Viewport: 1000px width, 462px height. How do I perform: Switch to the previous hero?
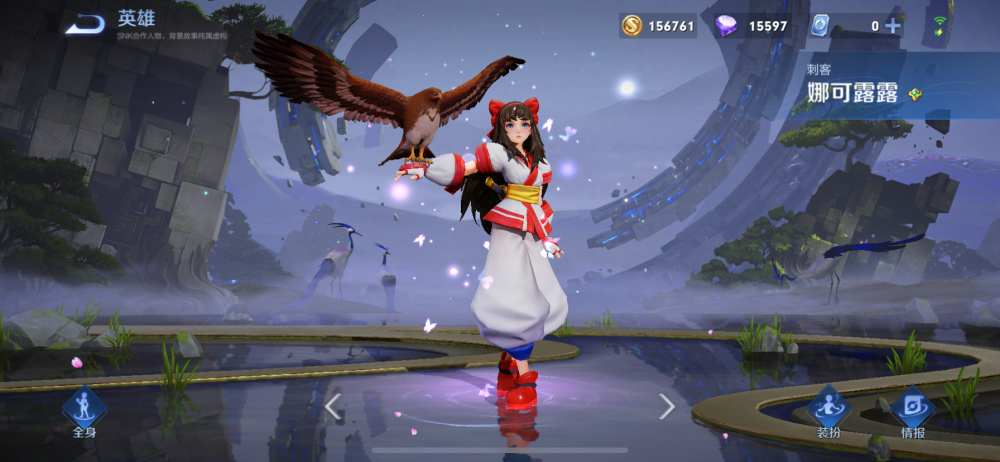(334, 405)
